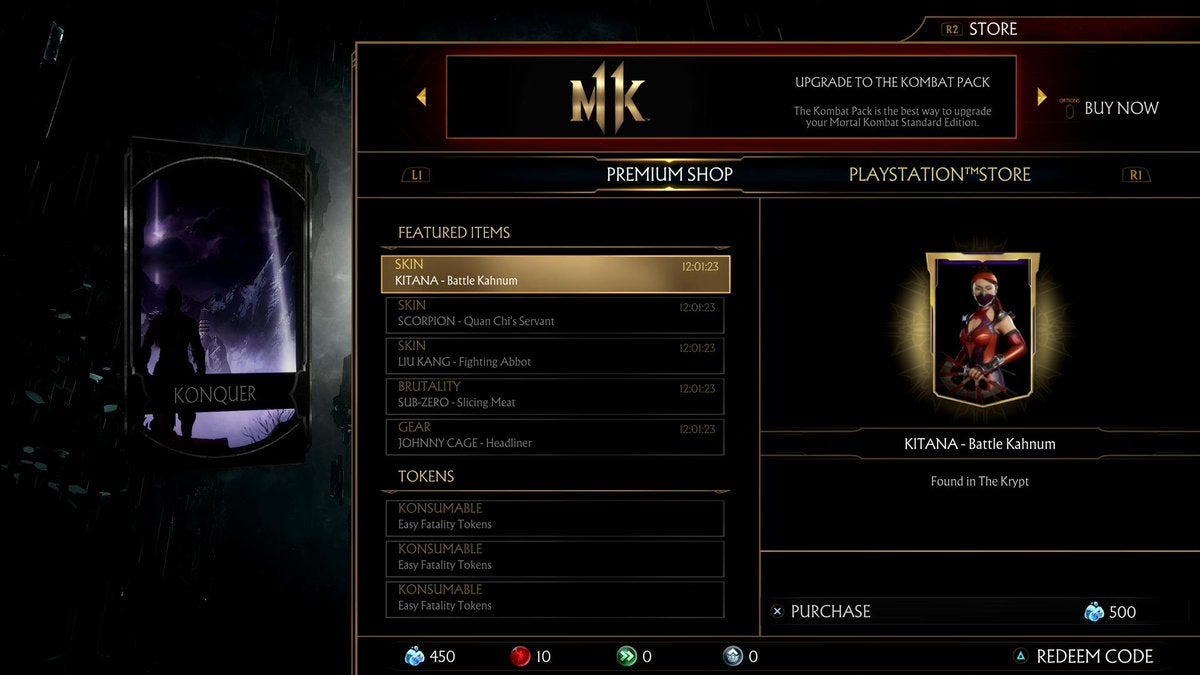
Task: Click the Purchase button
Action: tap(830, 611)
